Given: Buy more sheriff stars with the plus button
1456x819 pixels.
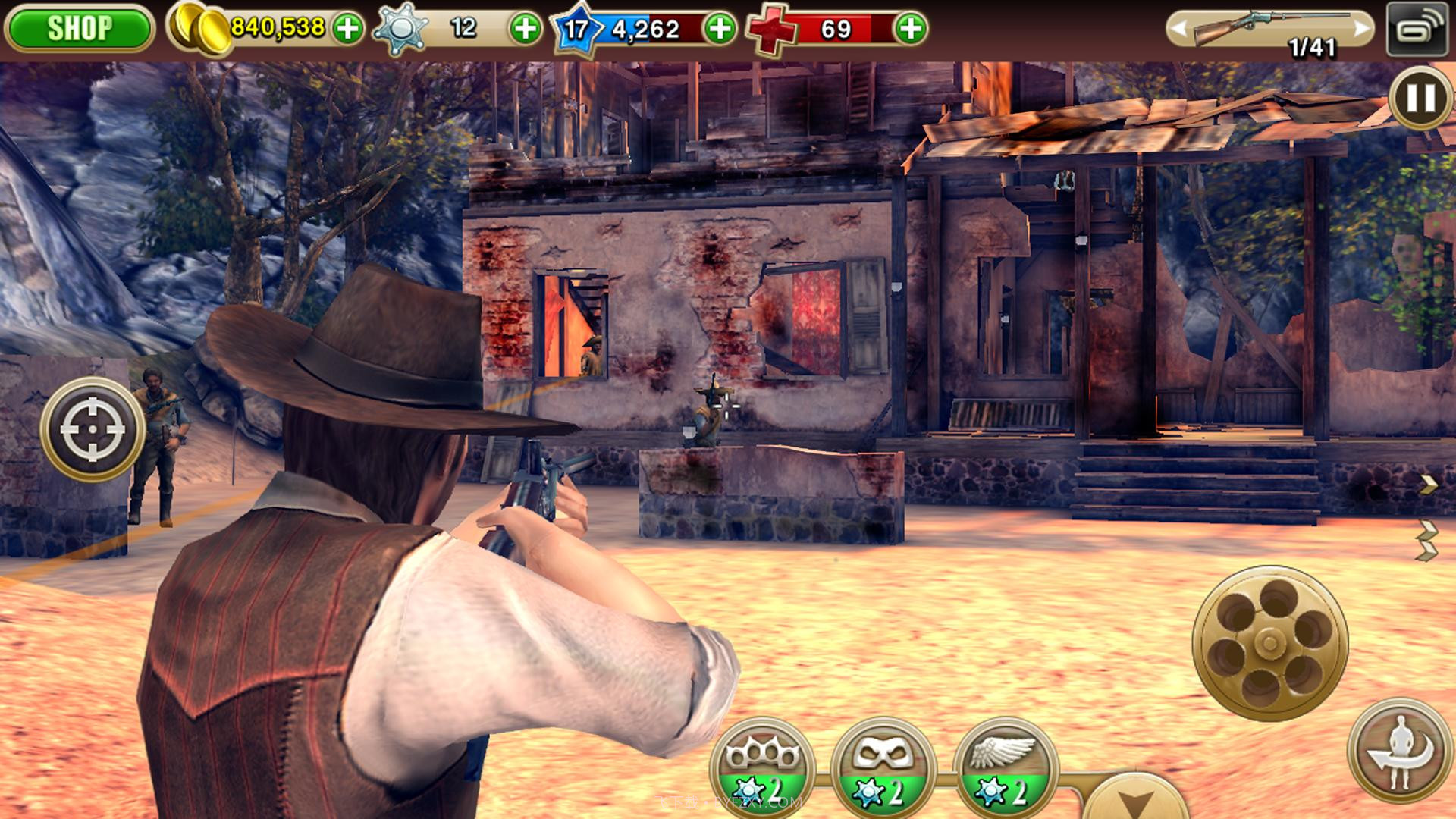Looking at the screenshot, I should point(525,29).
